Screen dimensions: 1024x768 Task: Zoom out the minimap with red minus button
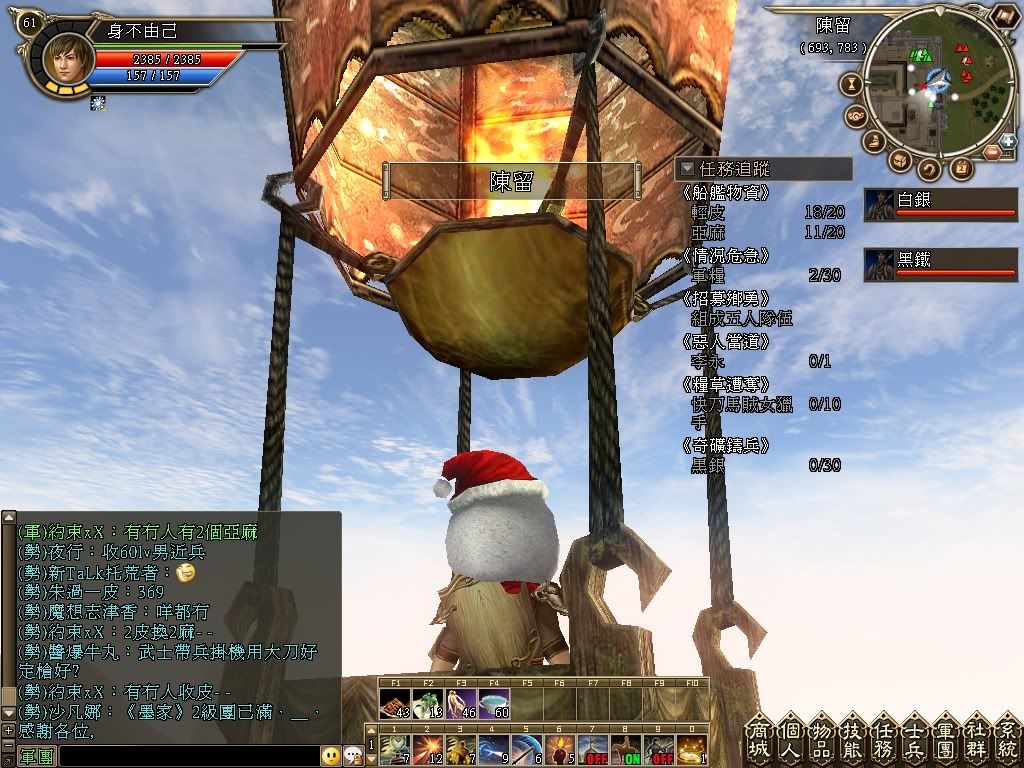(x=991, y=152)
